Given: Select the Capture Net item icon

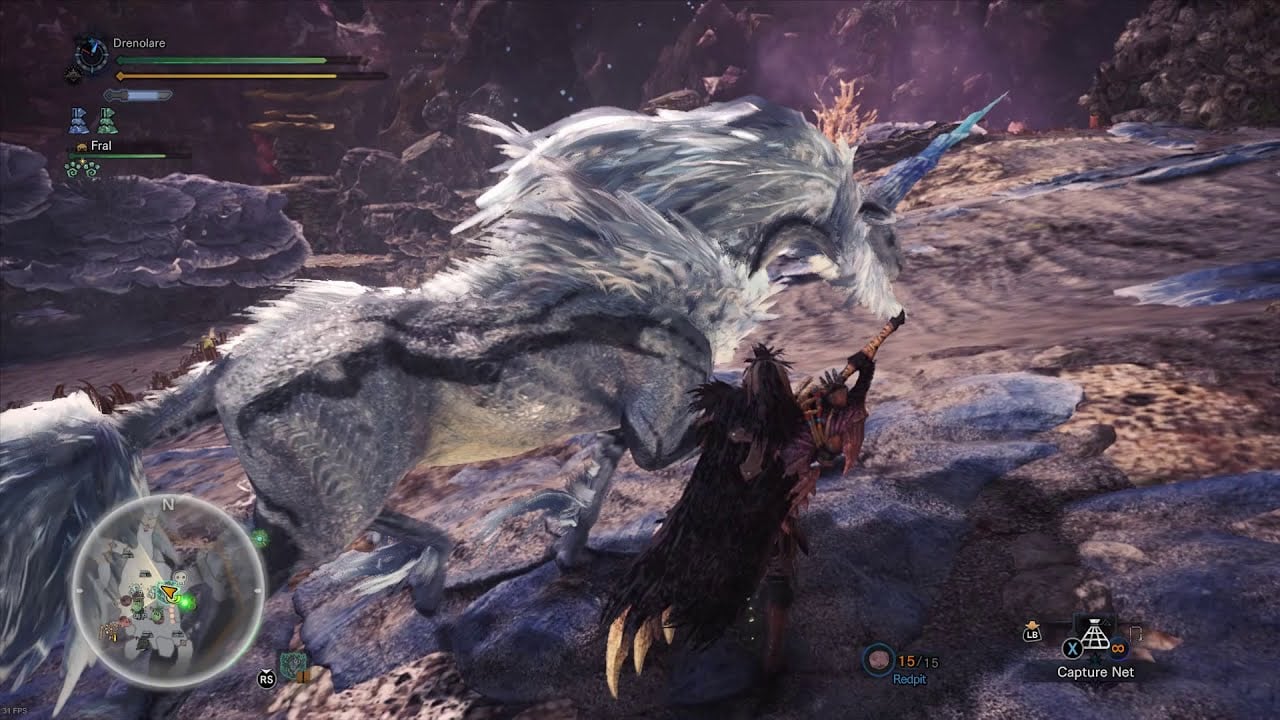Looking at the screenshot, I should 1096,634.
